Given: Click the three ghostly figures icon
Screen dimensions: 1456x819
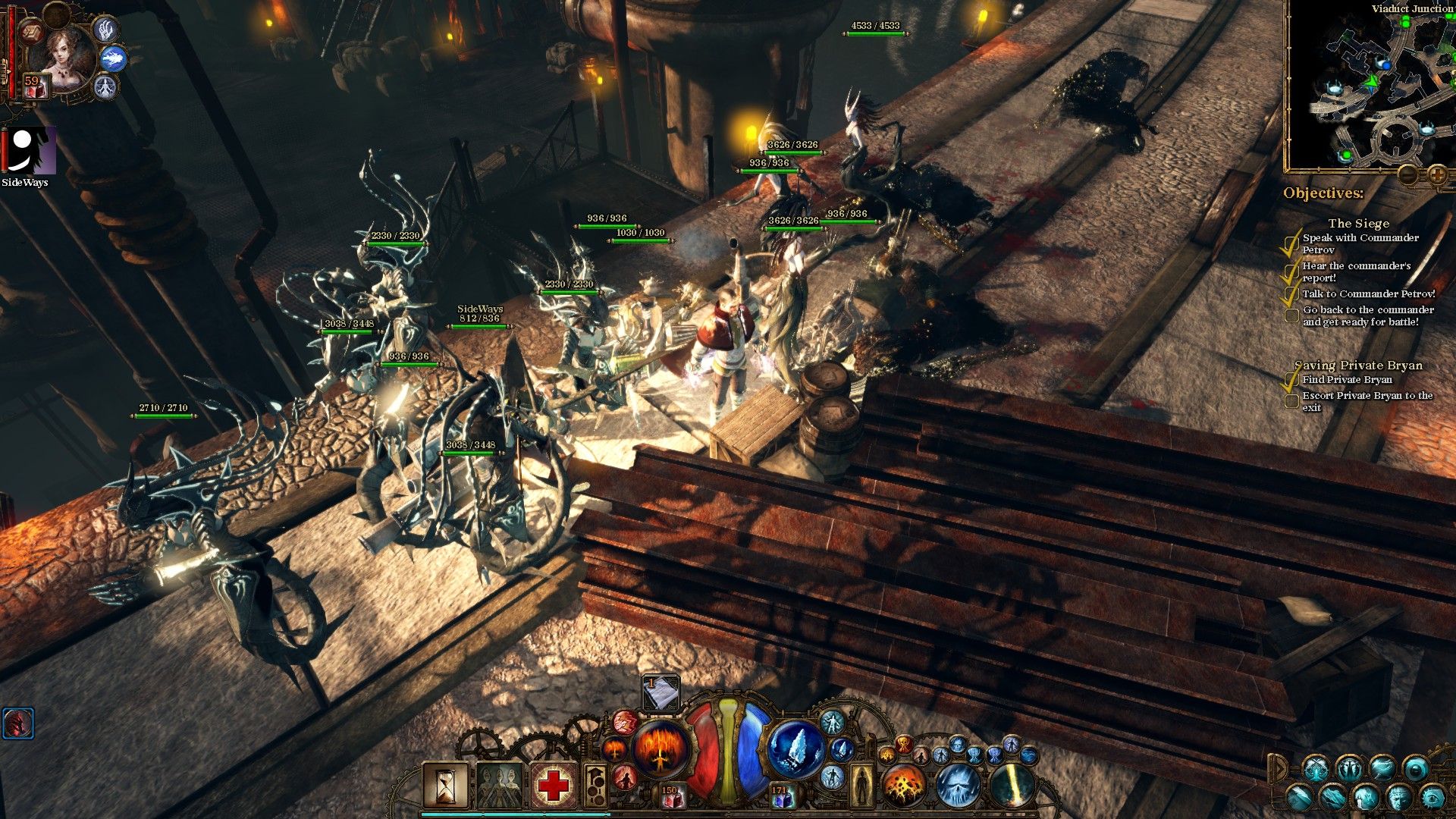Looking at the screenshot, I should point(499,786).
